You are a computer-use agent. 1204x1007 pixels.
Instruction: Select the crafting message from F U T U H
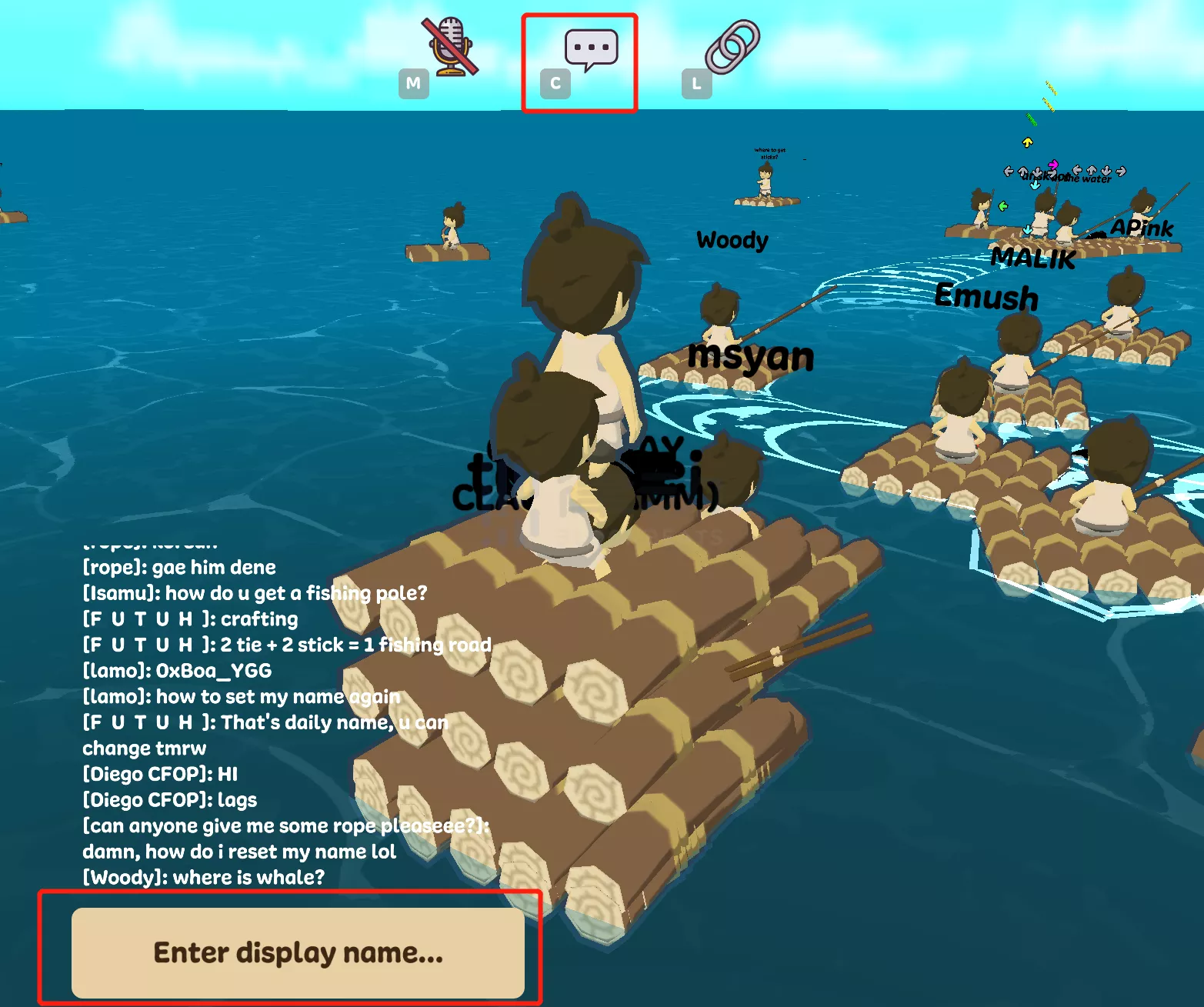[x=189, y=619]
